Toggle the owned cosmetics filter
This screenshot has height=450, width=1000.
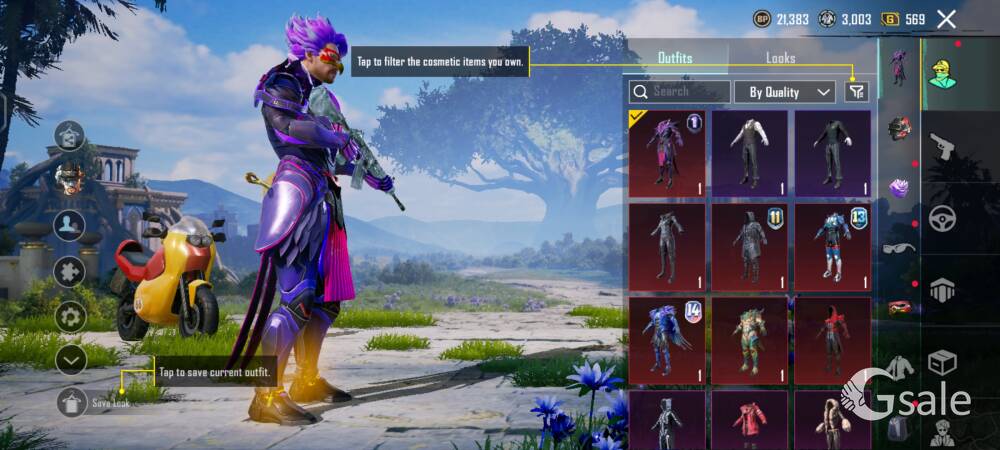point(856,92)
